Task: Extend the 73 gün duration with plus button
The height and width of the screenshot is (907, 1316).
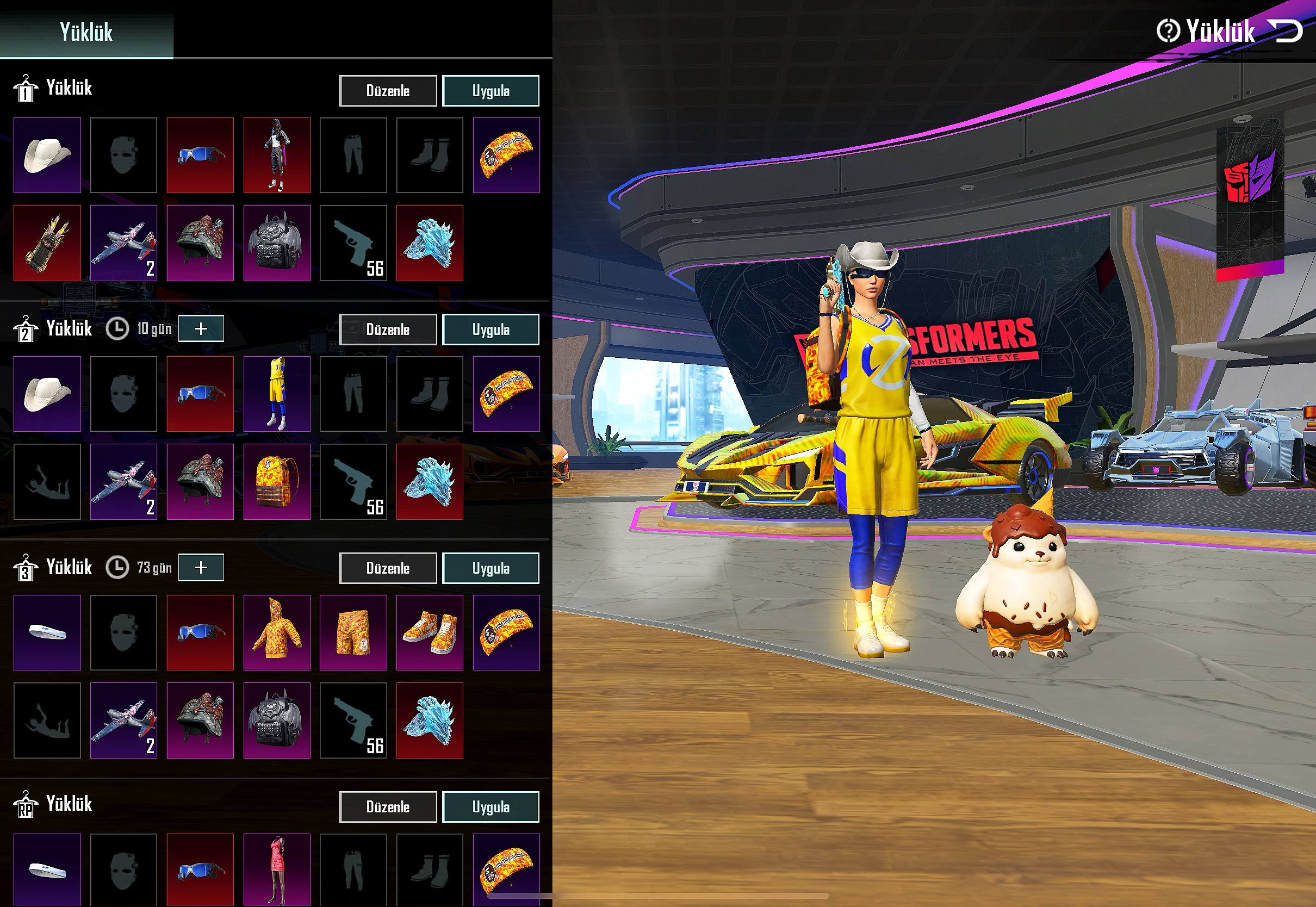Action: (202, 567)
